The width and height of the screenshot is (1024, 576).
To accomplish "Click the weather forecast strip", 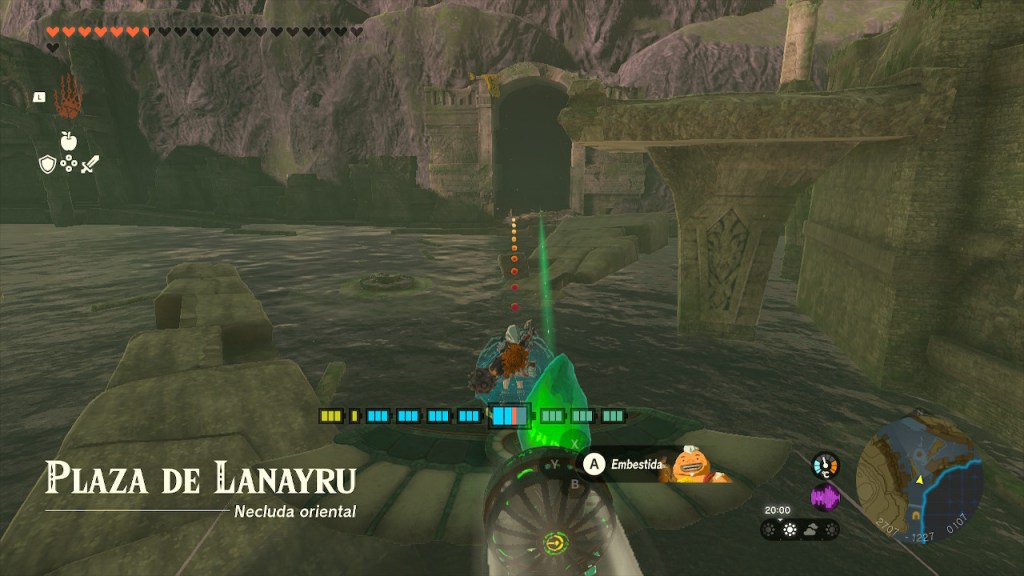I will (799, 529).
